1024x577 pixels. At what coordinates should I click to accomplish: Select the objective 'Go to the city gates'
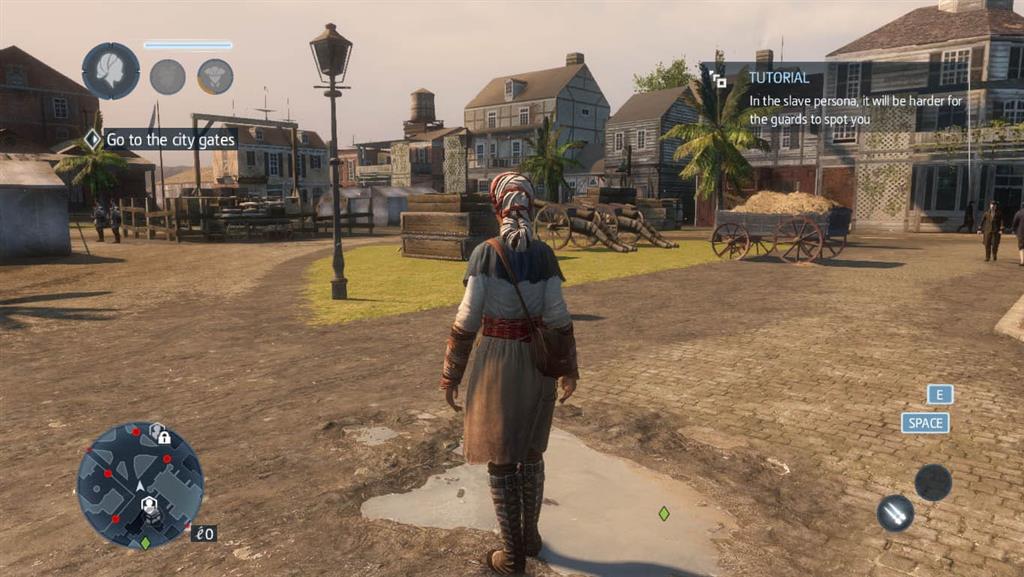tap(170, 140)
